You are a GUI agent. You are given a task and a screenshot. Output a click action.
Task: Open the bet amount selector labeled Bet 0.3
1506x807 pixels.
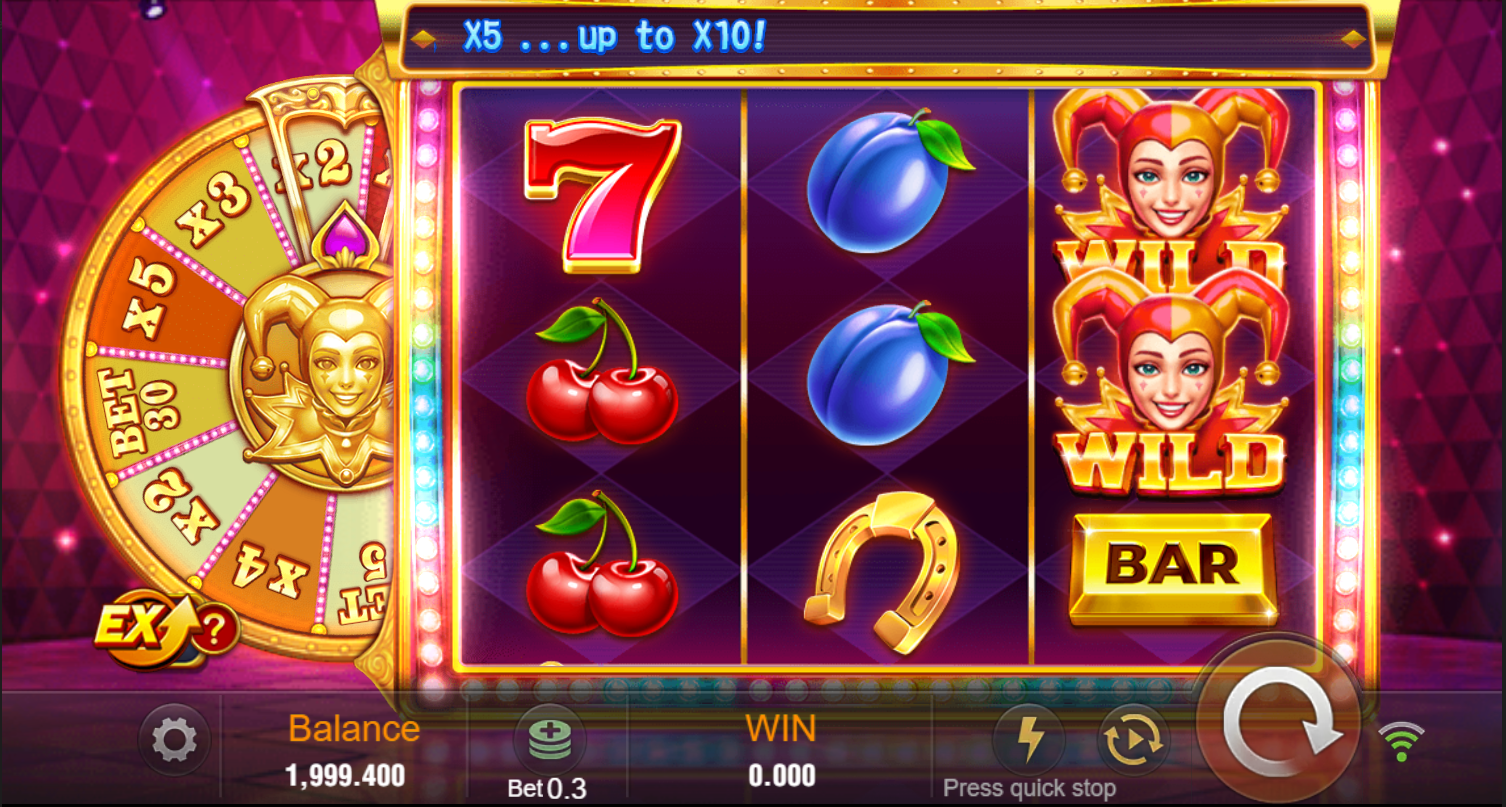coord(547,789)
